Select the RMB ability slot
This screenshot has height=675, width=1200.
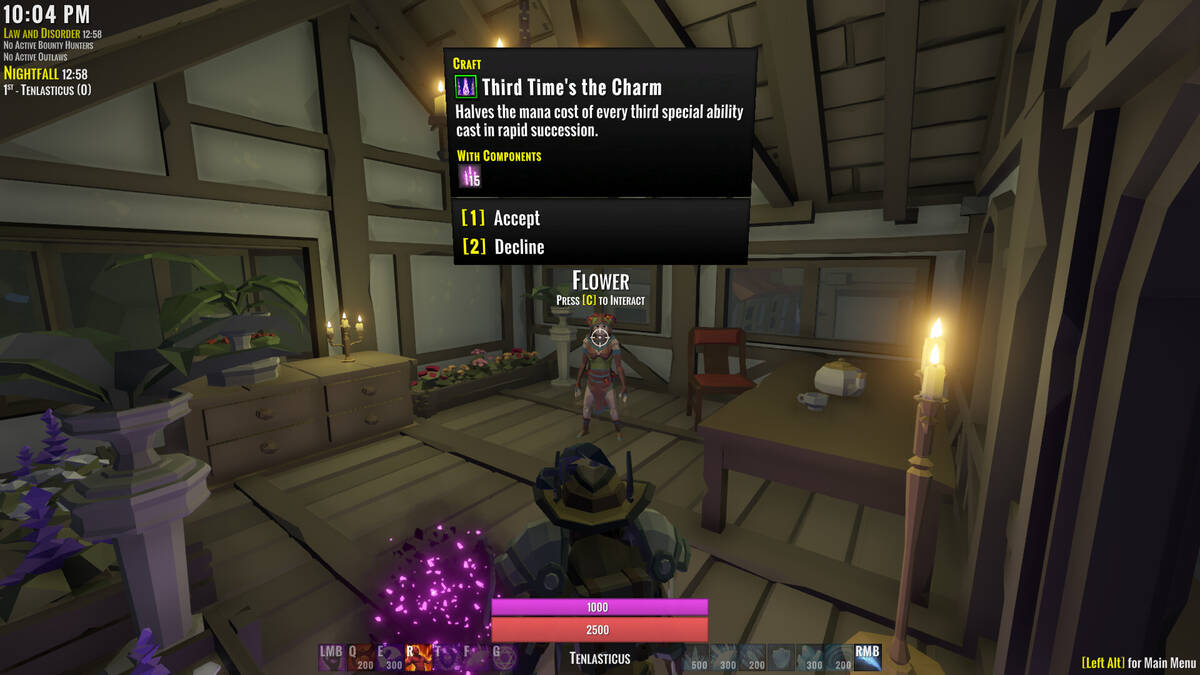coord(867,656)
